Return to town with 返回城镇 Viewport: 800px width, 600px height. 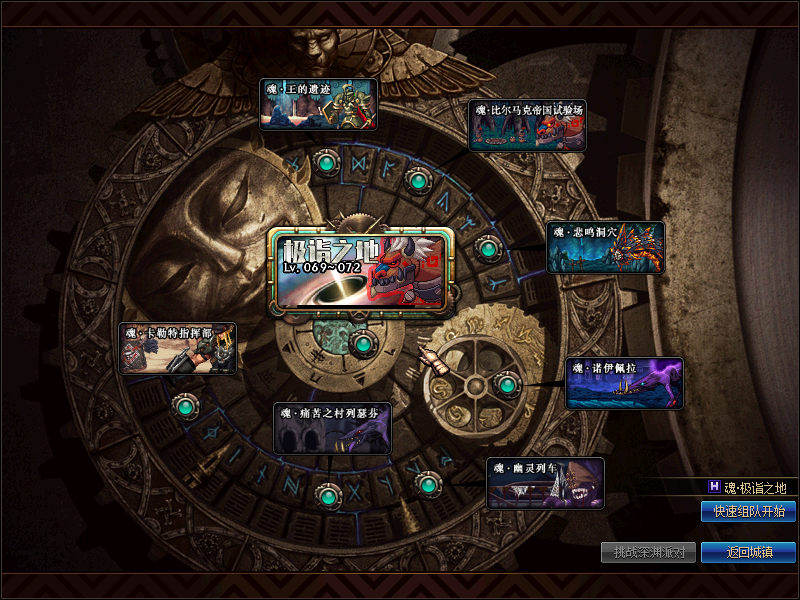pyautogui.click(x=748, y=552)
